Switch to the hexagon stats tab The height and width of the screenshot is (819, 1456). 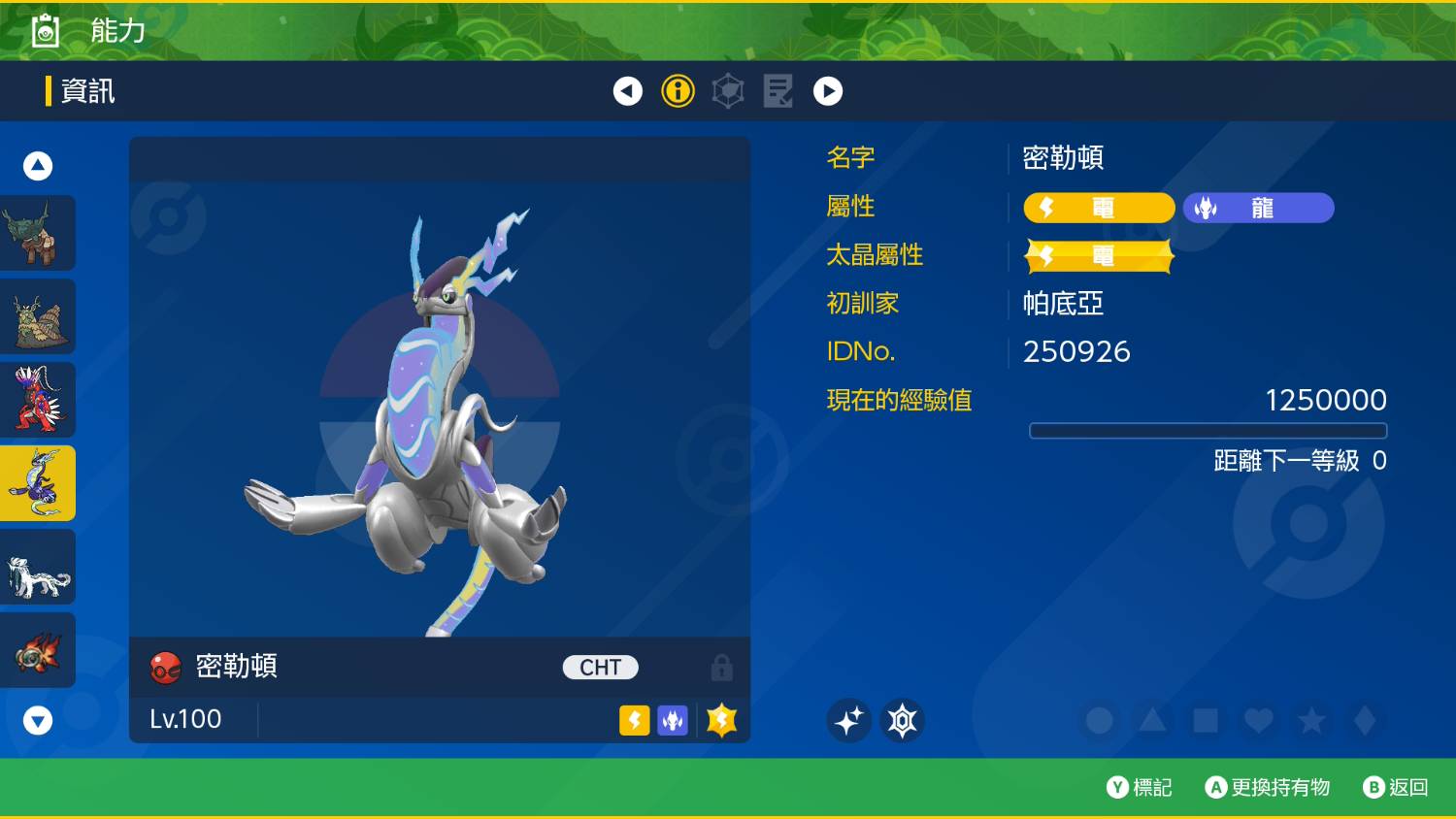[728, 91]
